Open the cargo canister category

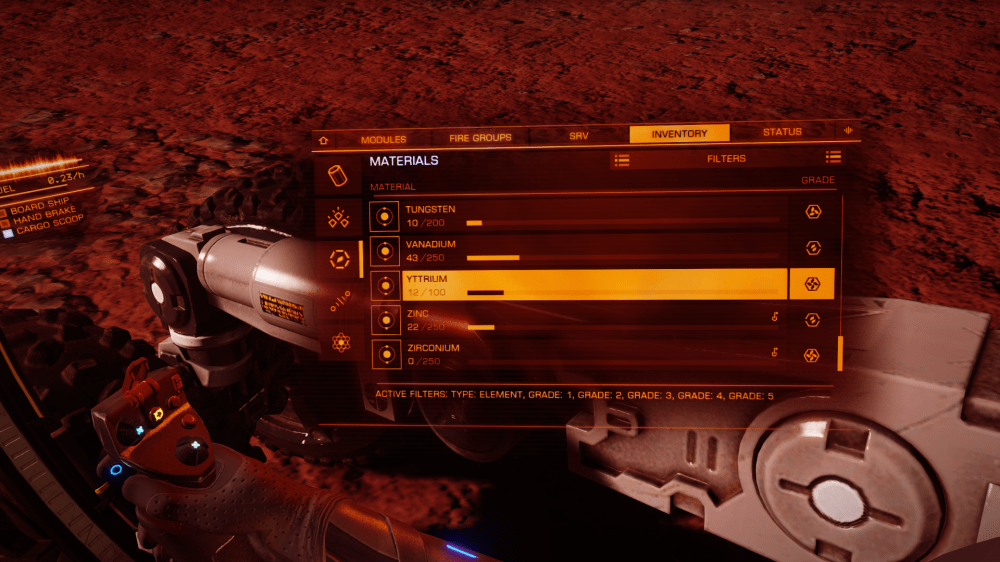338,176
